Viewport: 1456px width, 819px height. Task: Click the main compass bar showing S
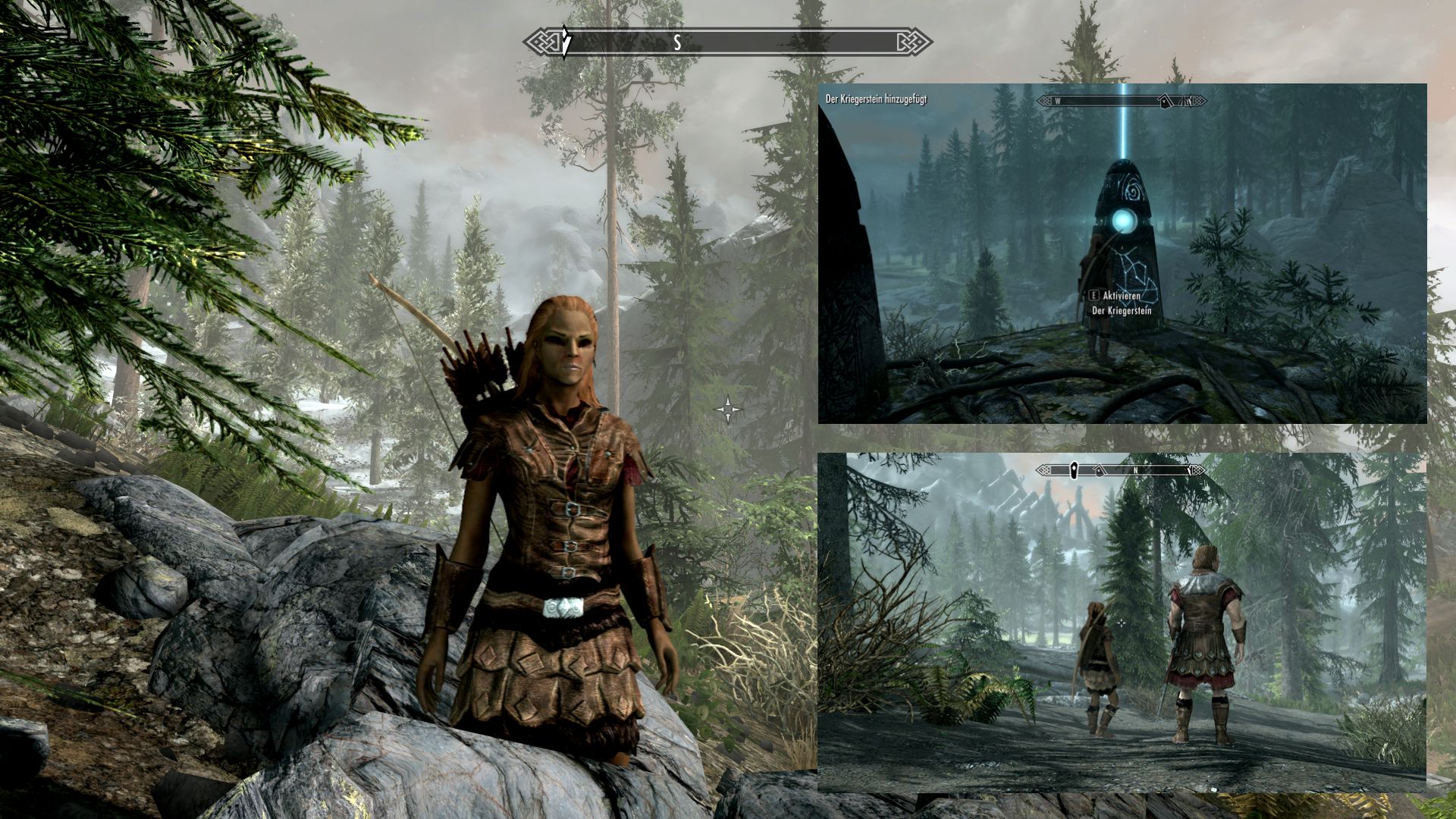pyautogui.click(x=728, y=42)
